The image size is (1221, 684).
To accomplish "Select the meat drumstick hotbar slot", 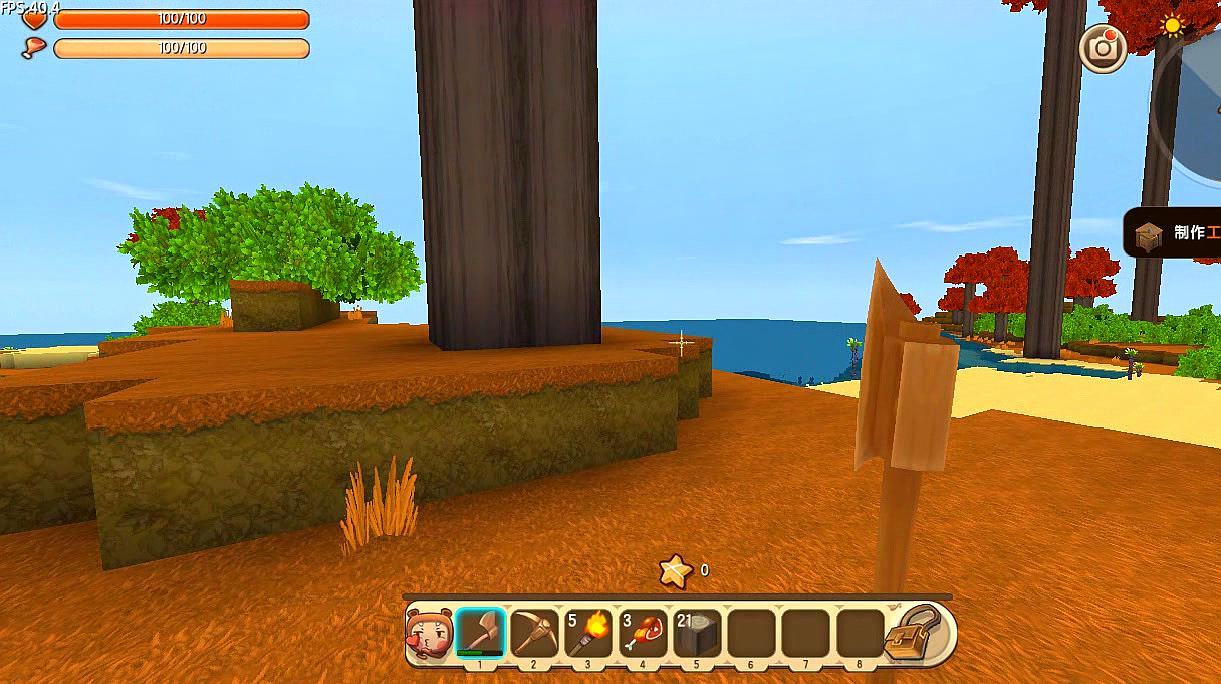I will click(643, 632).
